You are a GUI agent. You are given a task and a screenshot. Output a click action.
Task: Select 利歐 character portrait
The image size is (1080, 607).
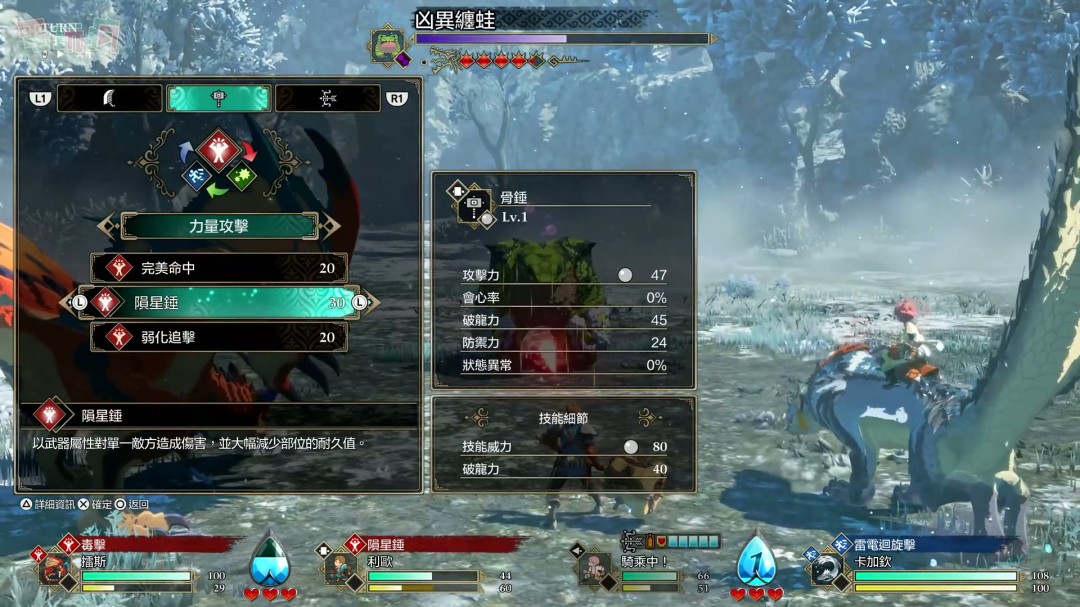coord(340,569)
